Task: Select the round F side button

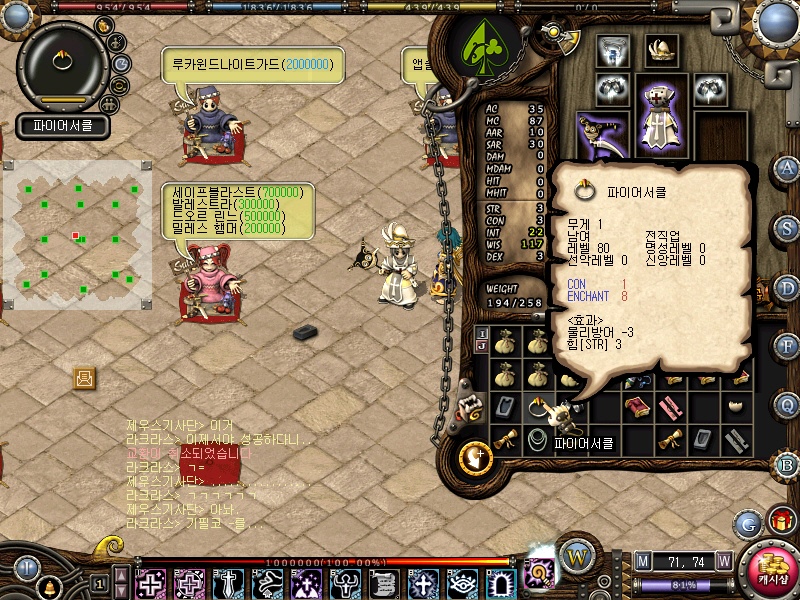Action: 788,346
